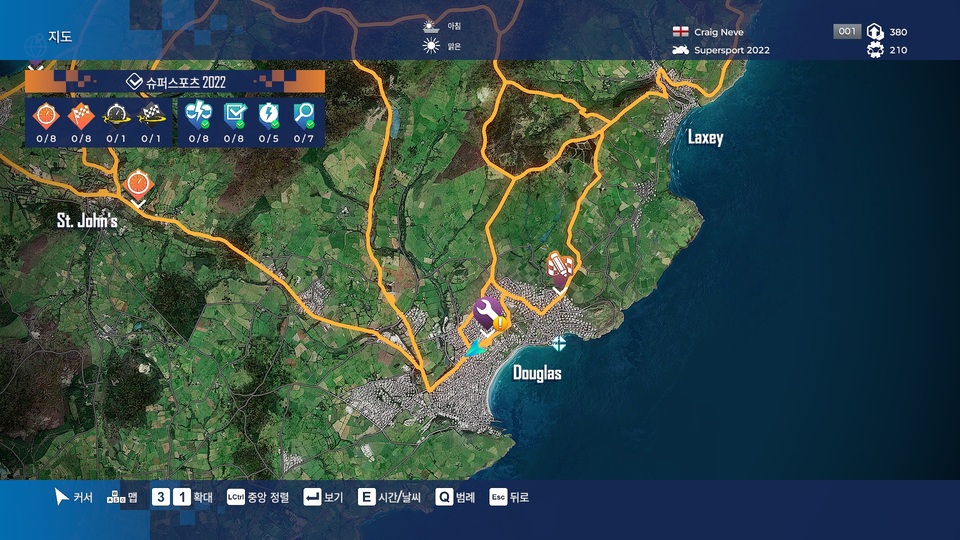Select the Laxey town label

705,137
